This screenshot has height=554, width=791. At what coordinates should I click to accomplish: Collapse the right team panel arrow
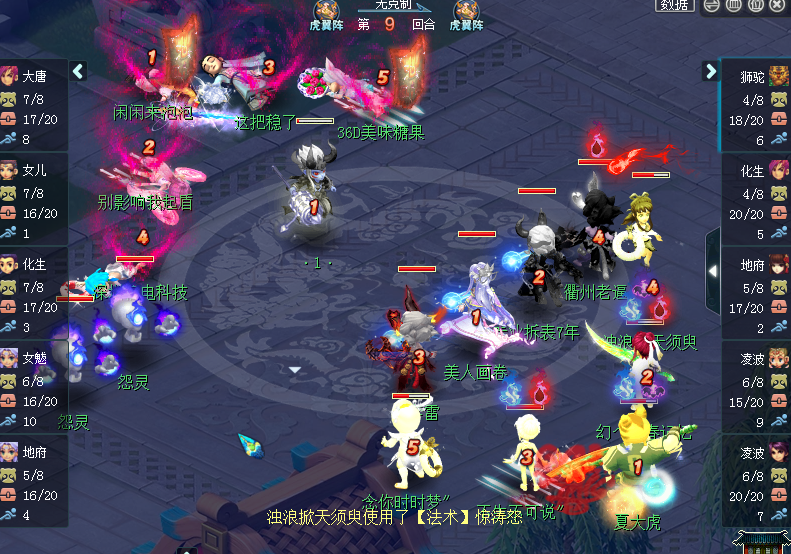point(711,71)
